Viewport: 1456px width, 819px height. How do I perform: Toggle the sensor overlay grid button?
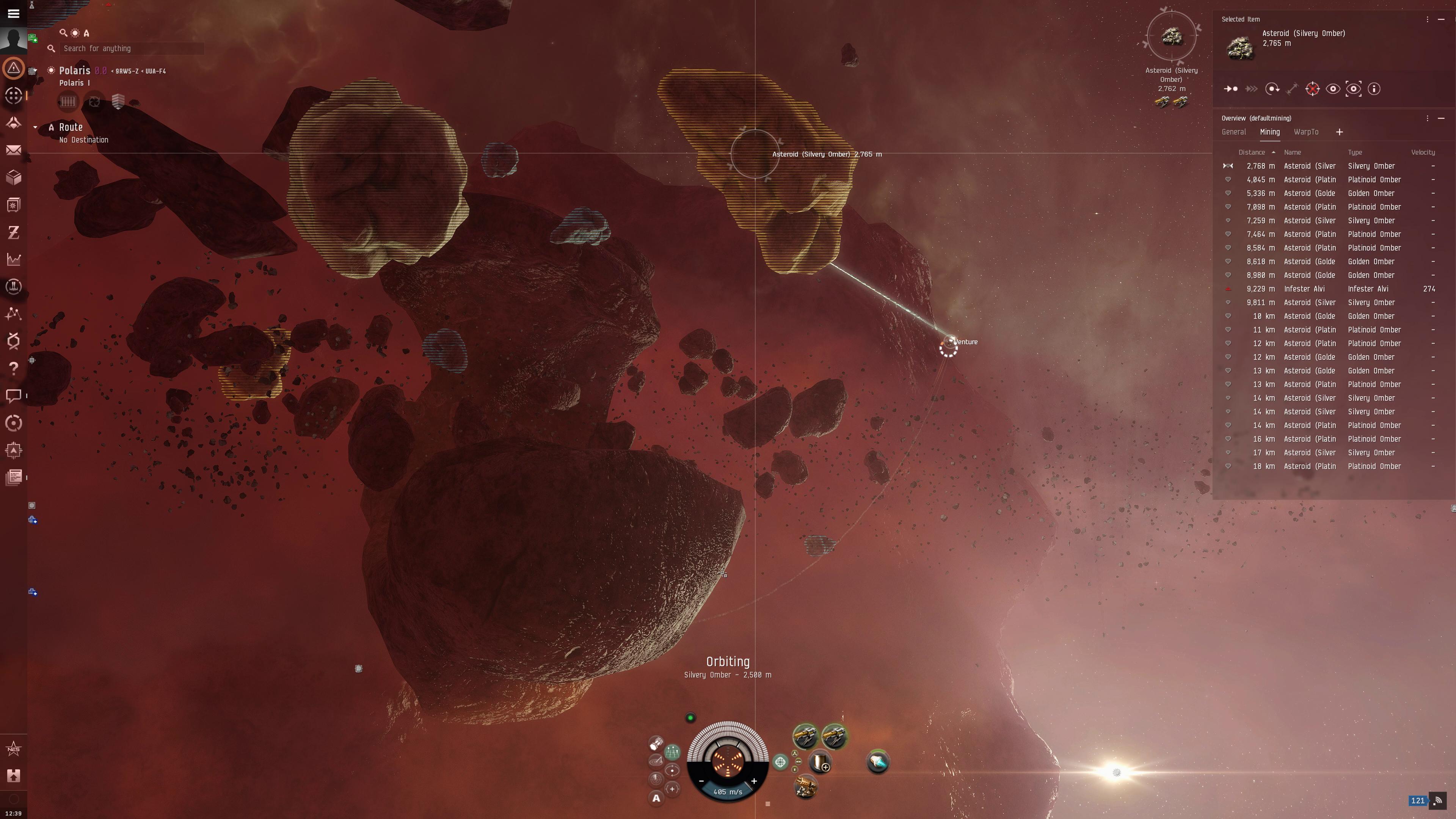click(673, 752)
